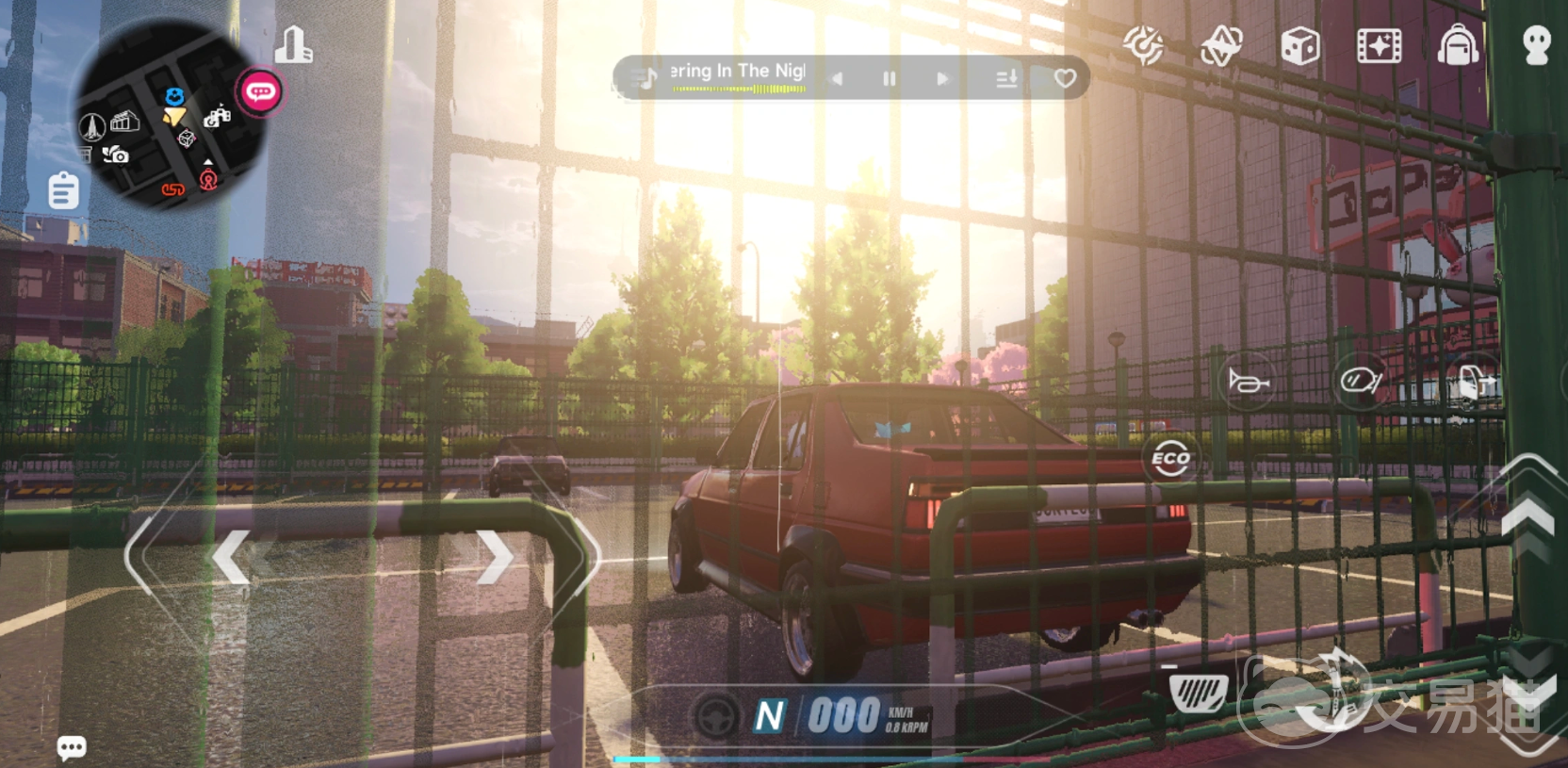Skip to the next music track
The image size is (1568, 768).
(x=942, y=79)
